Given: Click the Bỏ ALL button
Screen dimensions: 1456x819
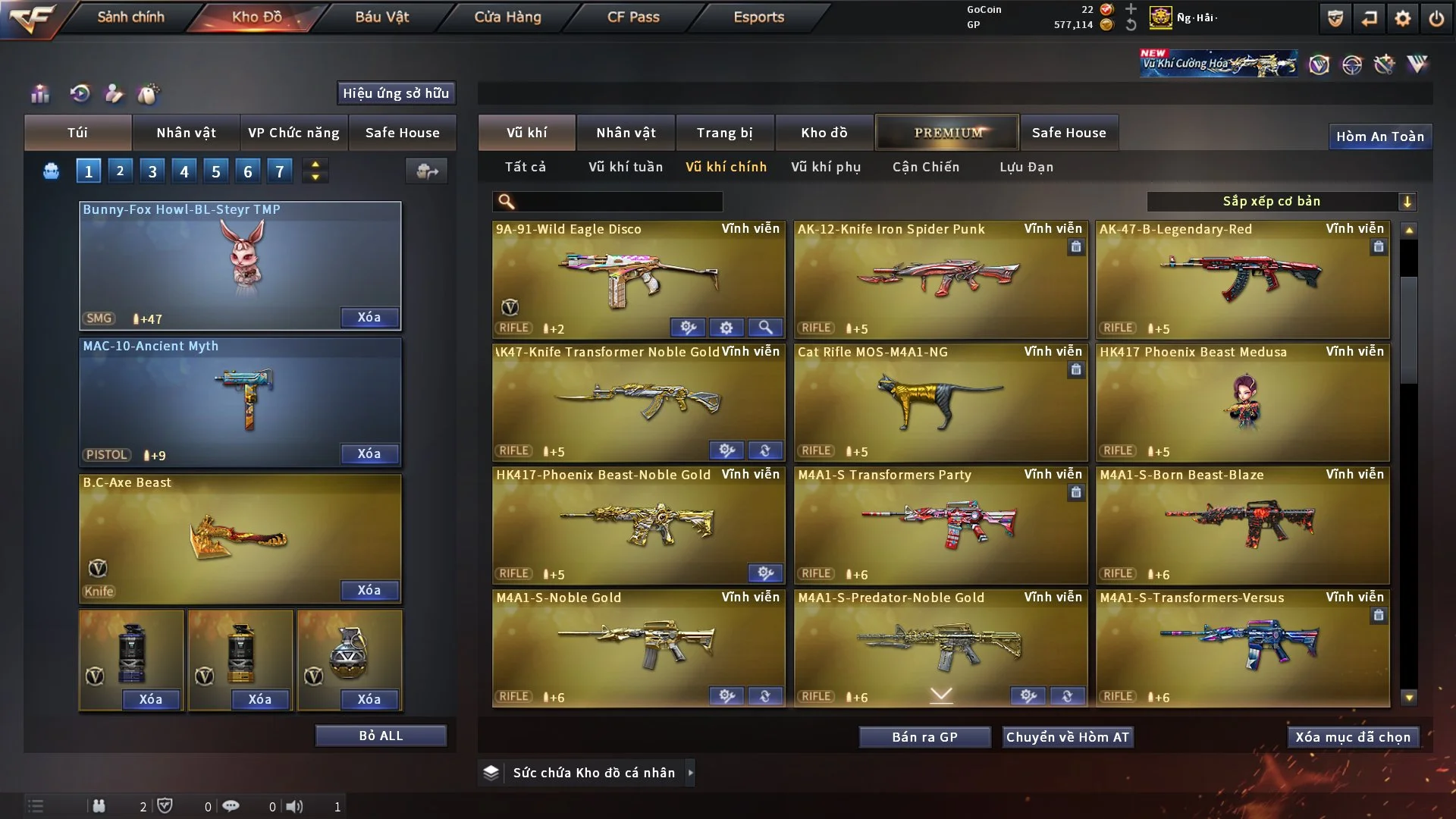Looking at the screenshot, I should pyautogui.click(x=381, y=736).
